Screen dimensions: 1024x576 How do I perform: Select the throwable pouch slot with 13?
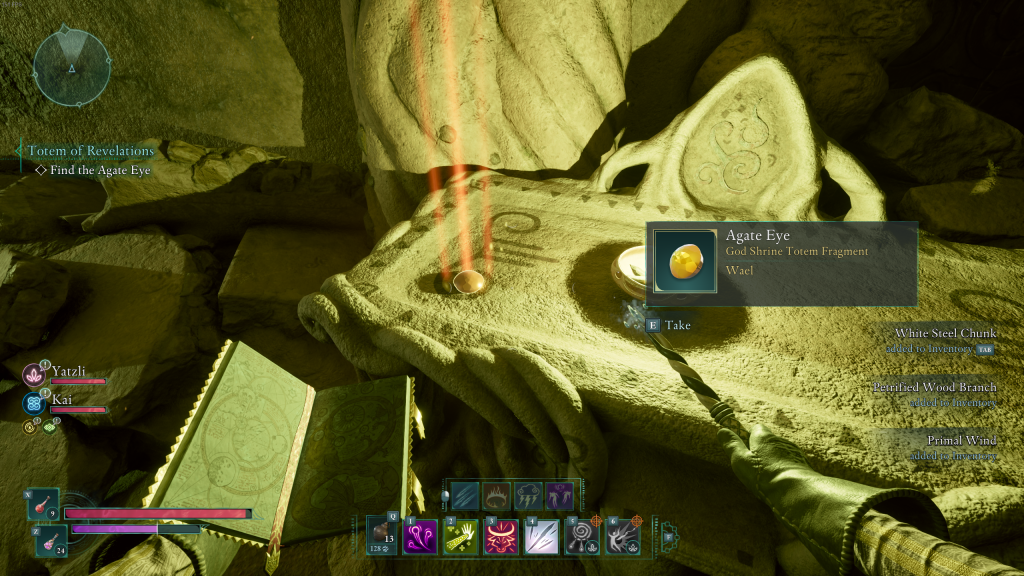(x=381, y=534)
